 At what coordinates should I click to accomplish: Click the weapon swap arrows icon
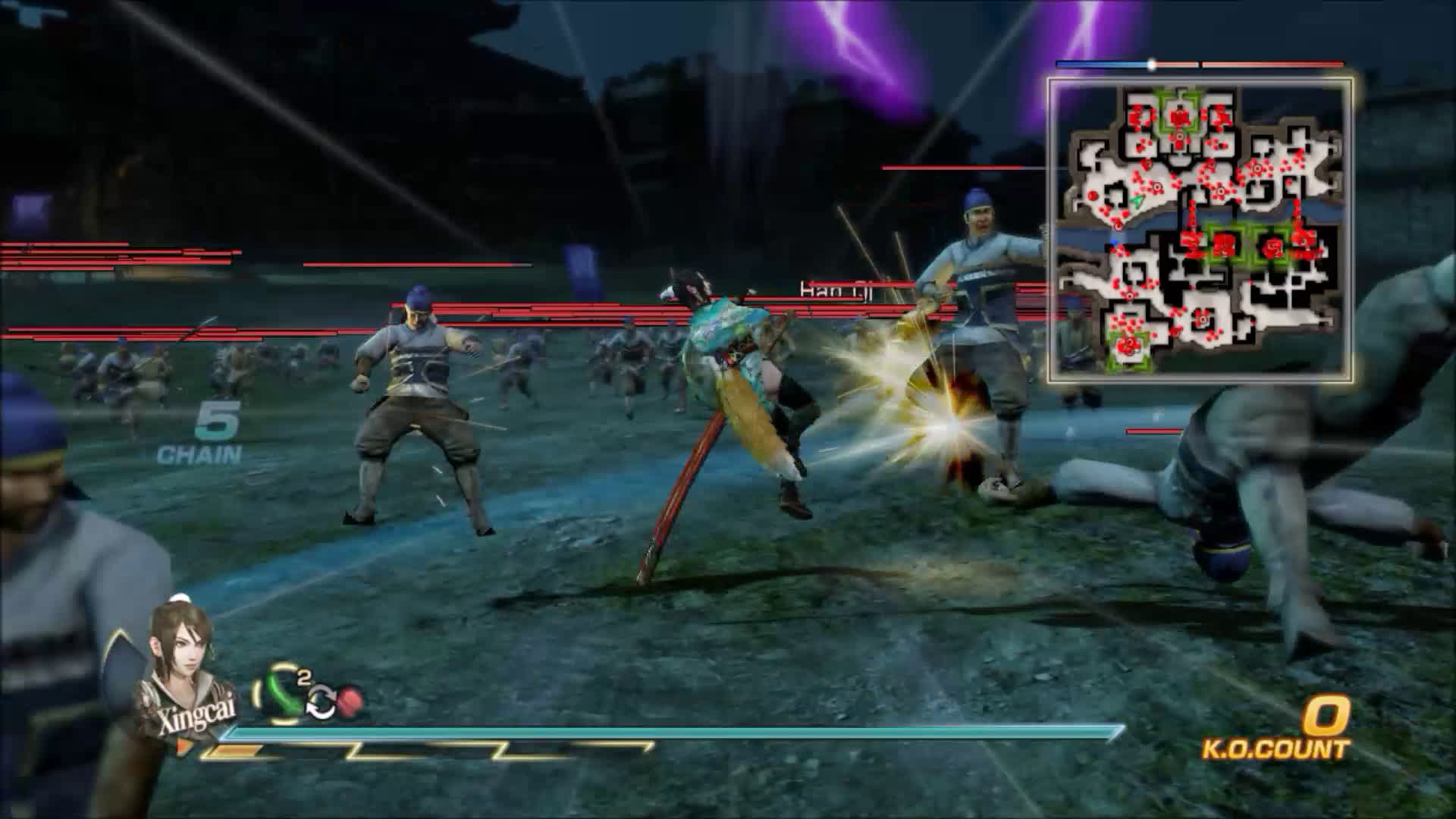pyautogui.click(x=320, y=705)
